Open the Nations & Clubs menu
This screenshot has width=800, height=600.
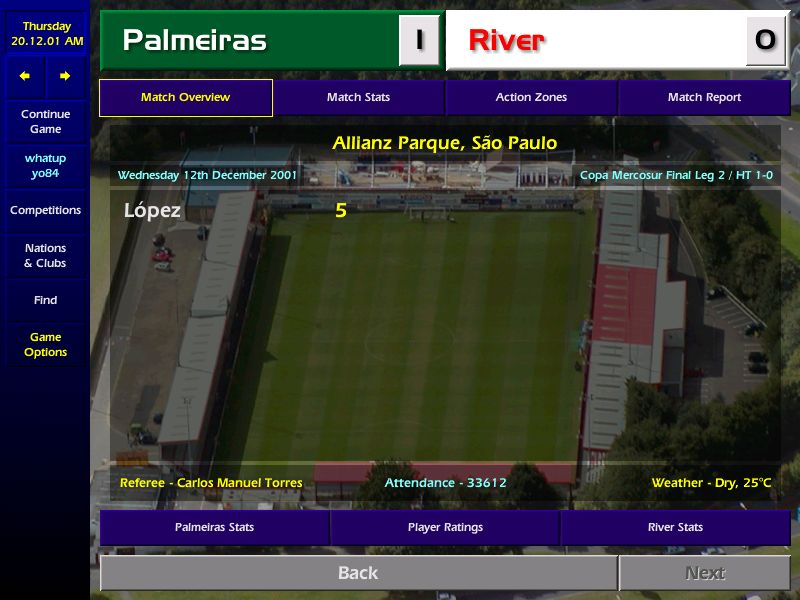pyautogui.click(x=45, y=256)
